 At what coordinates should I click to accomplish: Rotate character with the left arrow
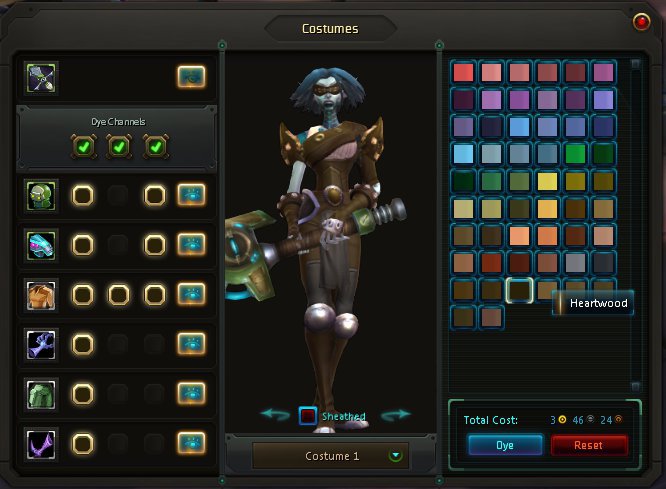[x=274, y=414]
